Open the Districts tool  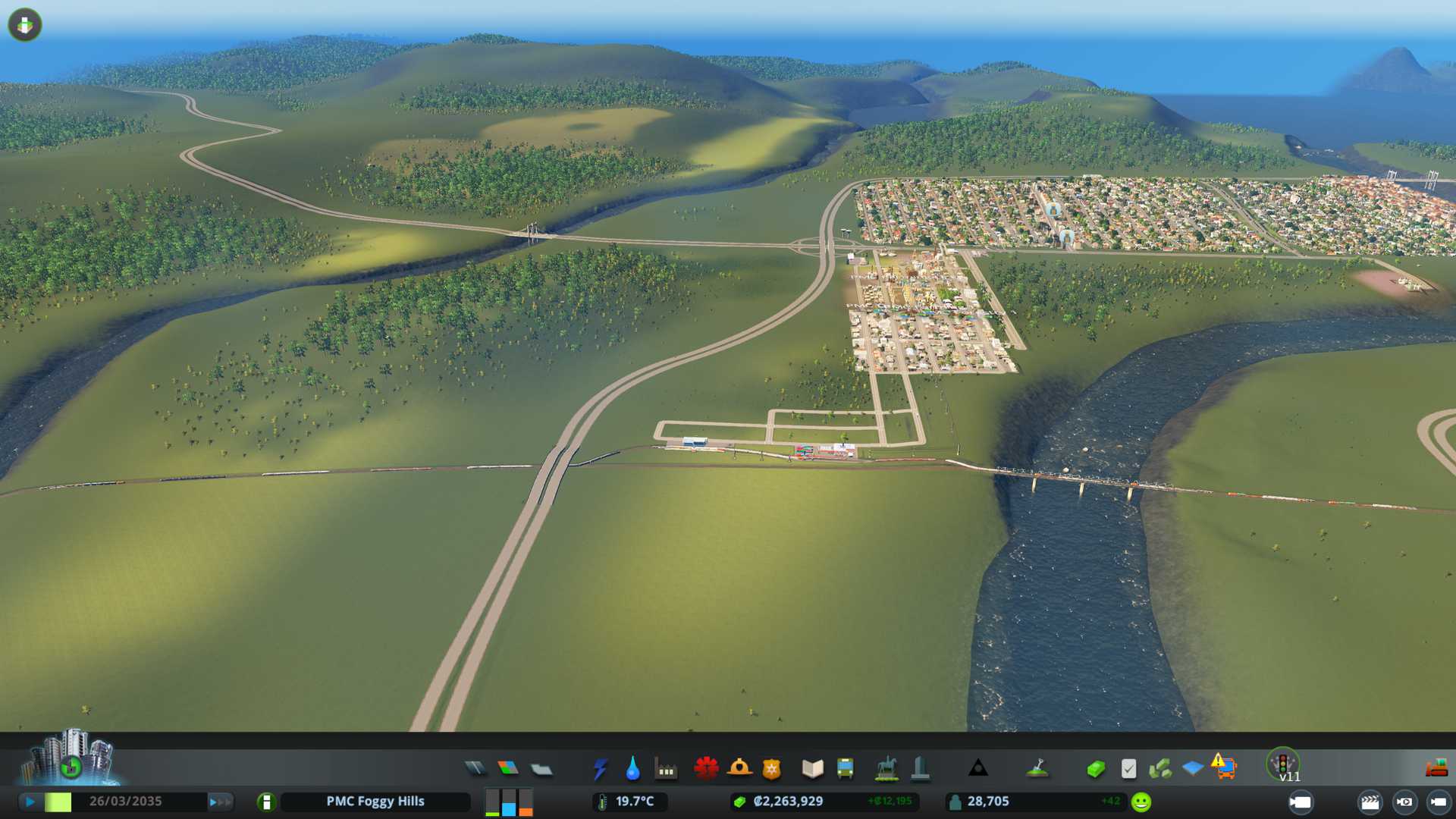tap(541, 769)
